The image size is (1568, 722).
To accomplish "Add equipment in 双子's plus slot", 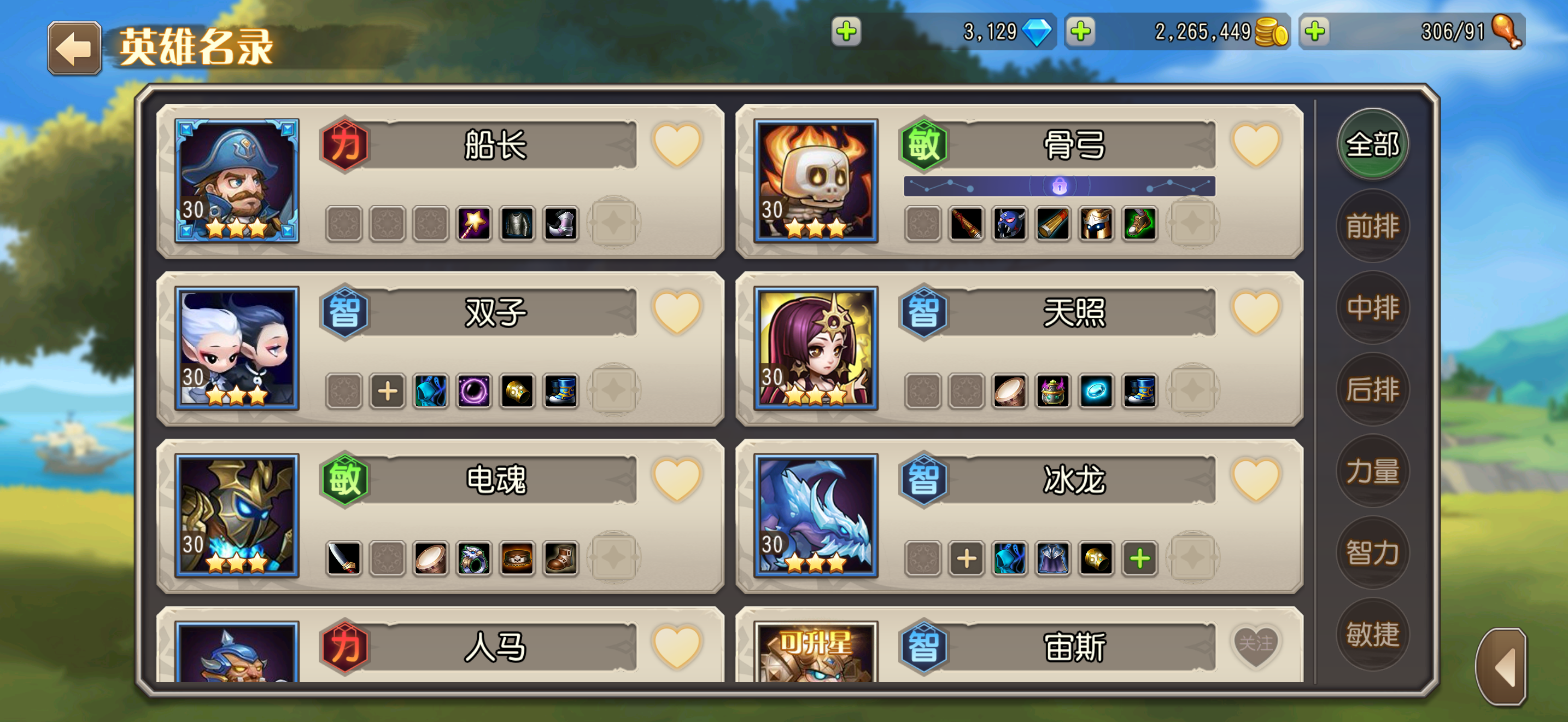I will pyautogui.click(x=388, y=393).
